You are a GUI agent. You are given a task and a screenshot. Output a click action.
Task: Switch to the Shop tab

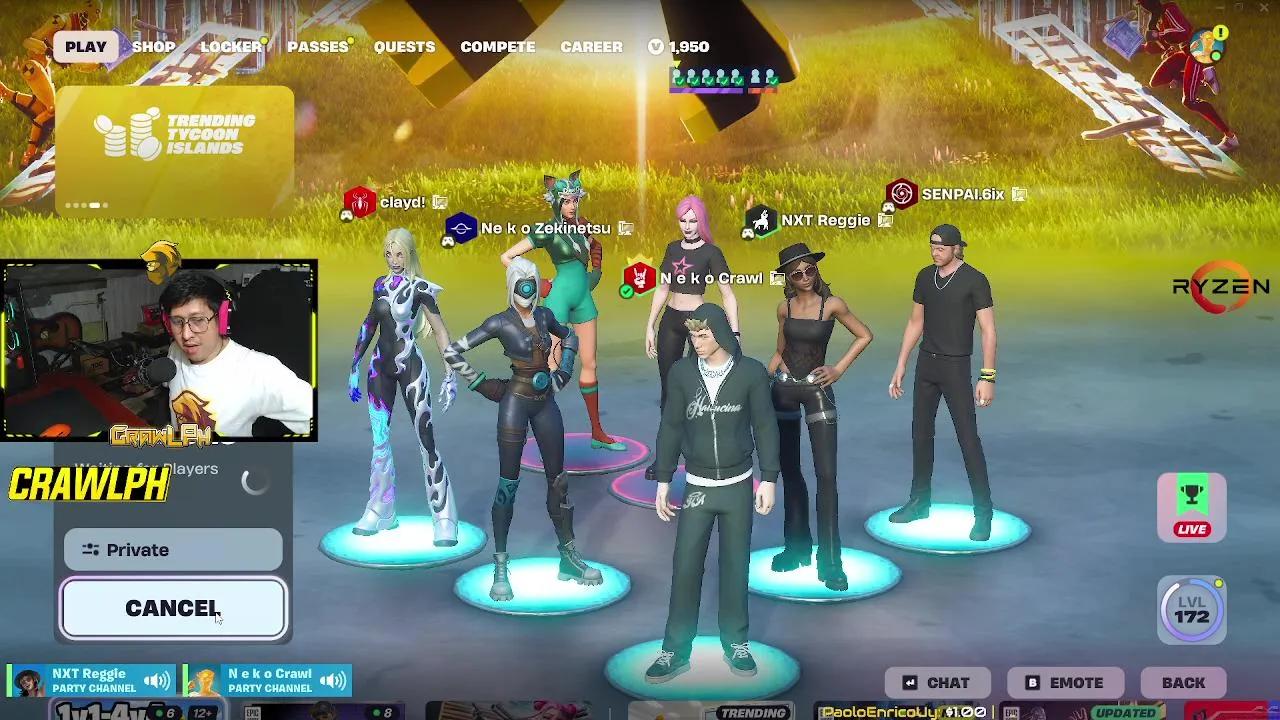153,46
